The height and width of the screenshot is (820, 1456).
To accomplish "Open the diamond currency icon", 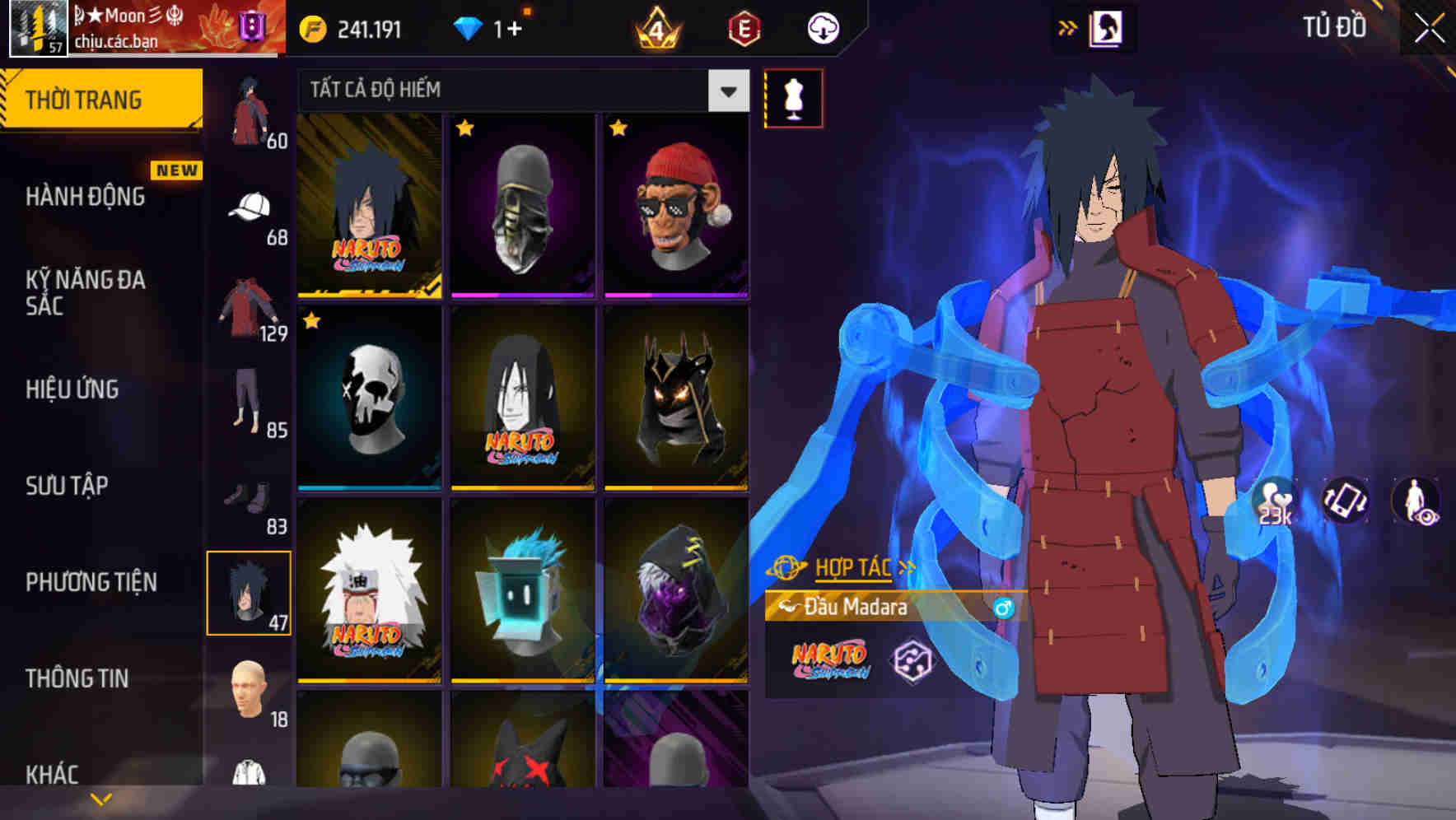I will [x=469, y=28].
